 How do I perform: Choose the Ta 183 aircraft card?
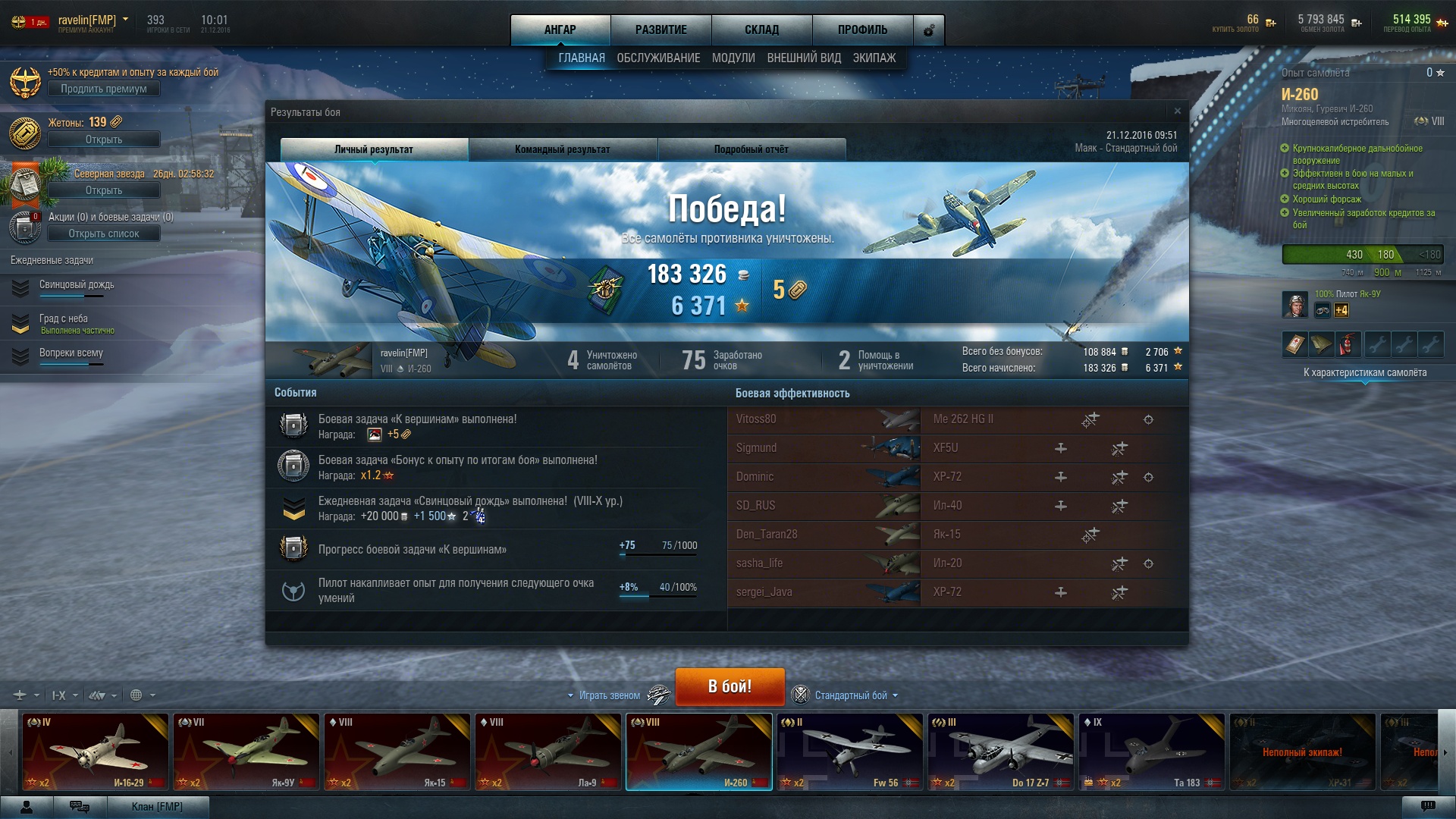pos(1151,752)
